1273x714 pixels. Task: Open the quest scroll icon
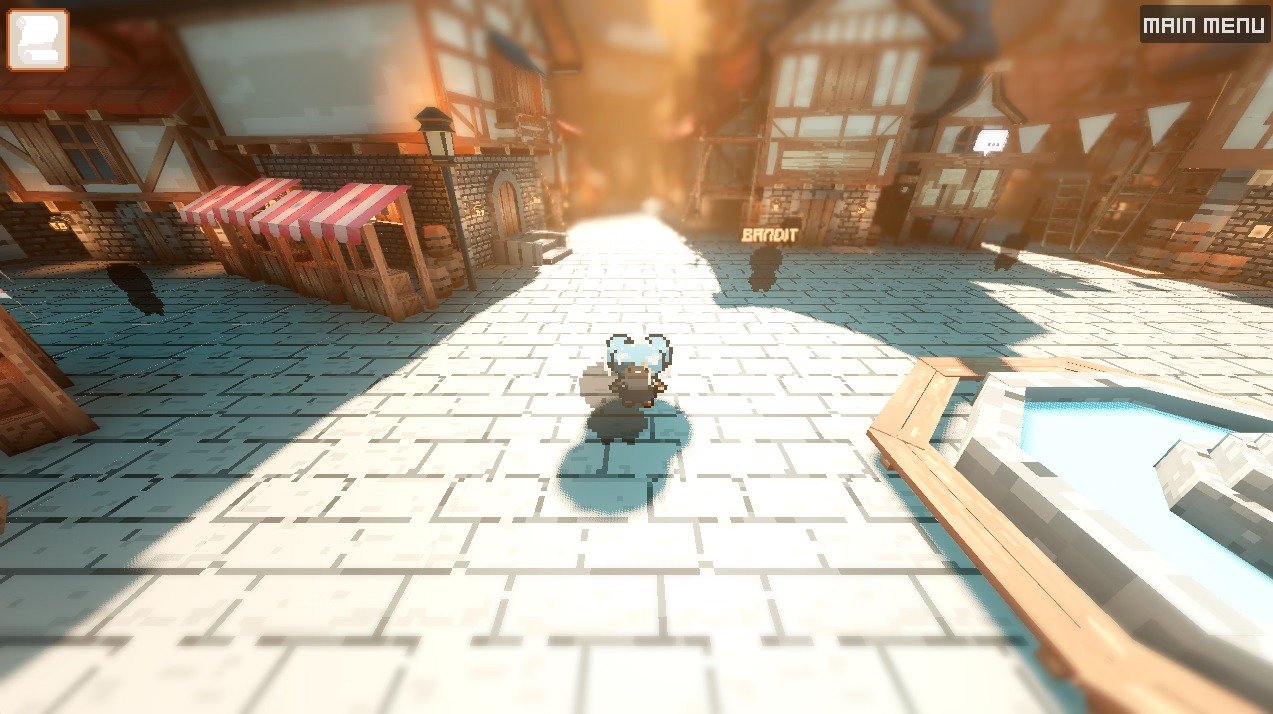pyautogui.click(x=38, y=40)
